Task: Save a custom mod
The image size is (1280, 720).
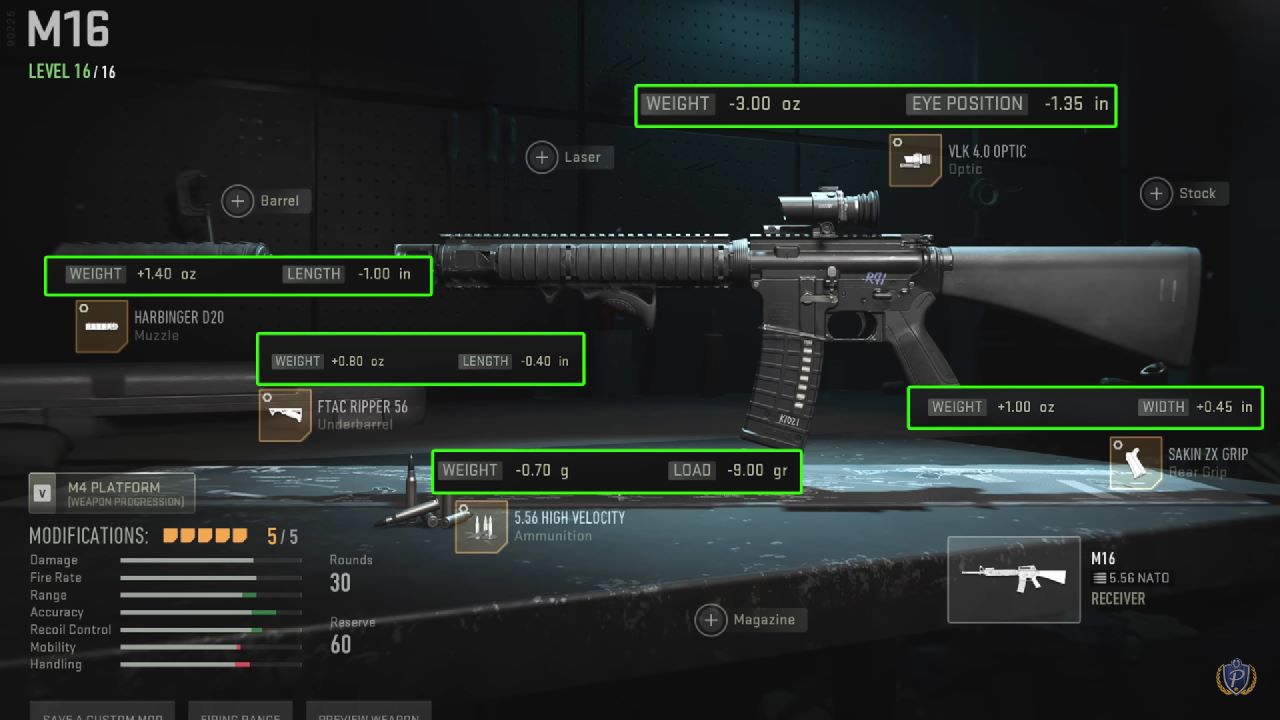Action: tap(101, 715)
